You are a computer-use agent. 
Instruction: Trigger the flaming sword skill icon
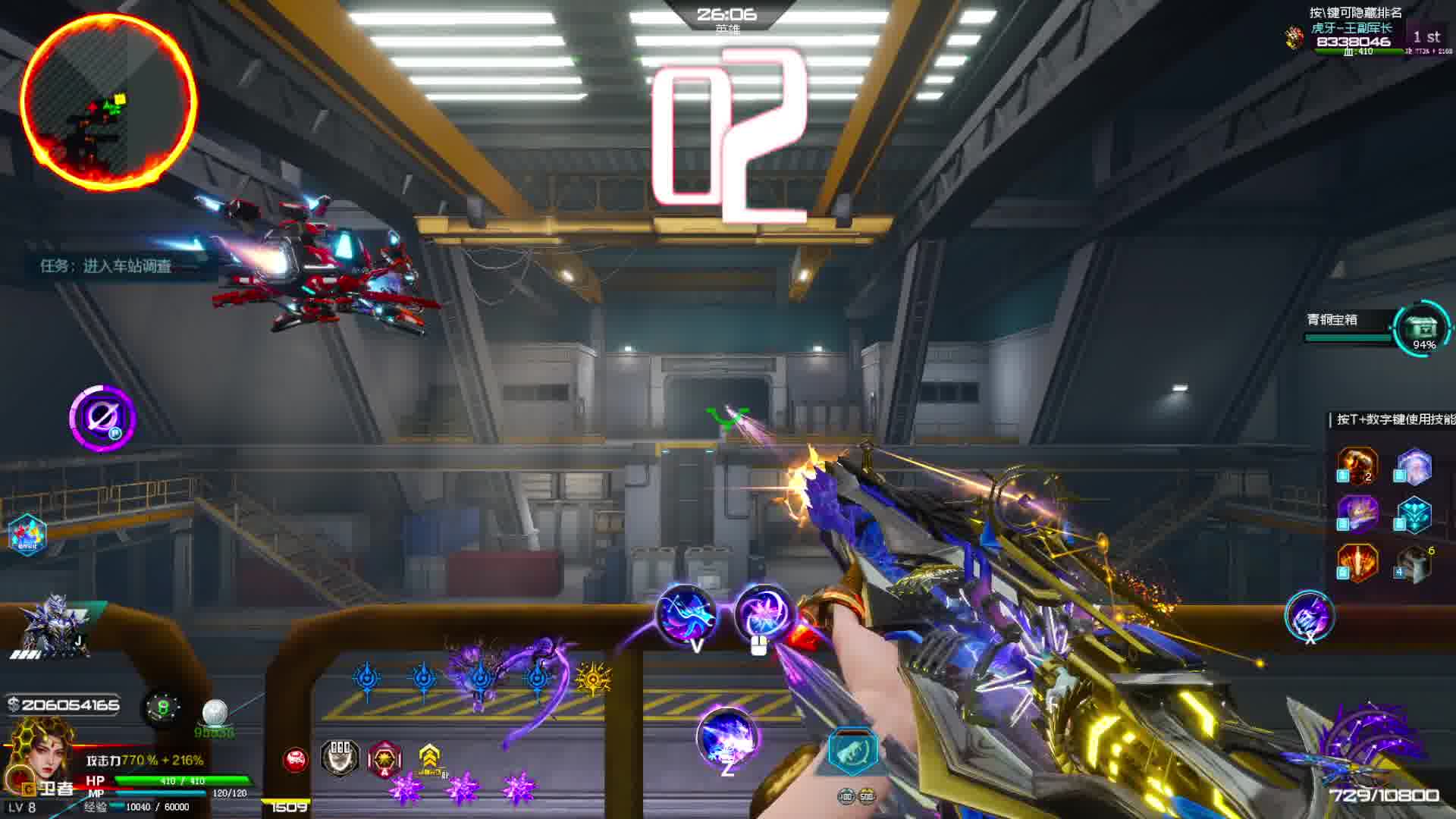point(1357,563)
